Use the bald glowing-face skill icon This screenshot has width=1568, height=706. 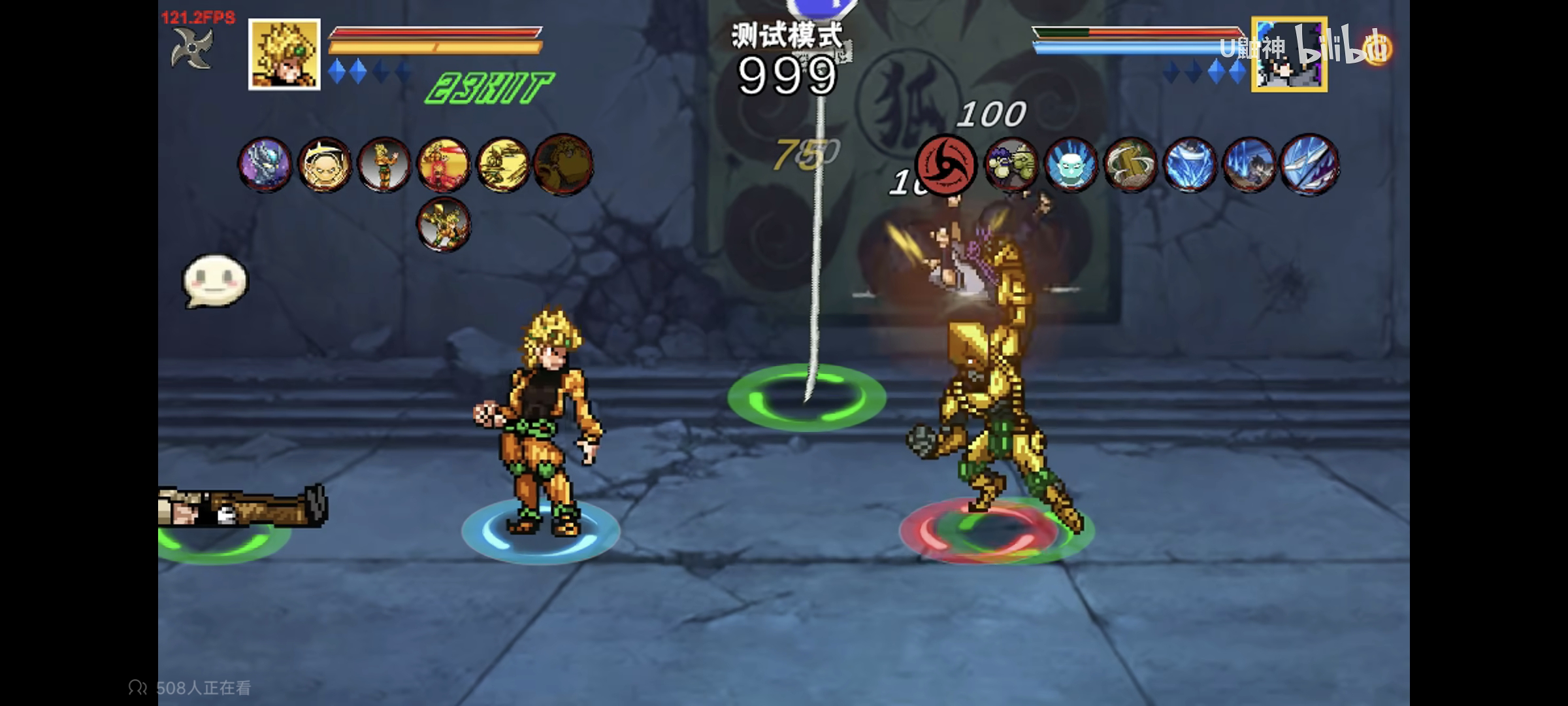pos(325,165)
